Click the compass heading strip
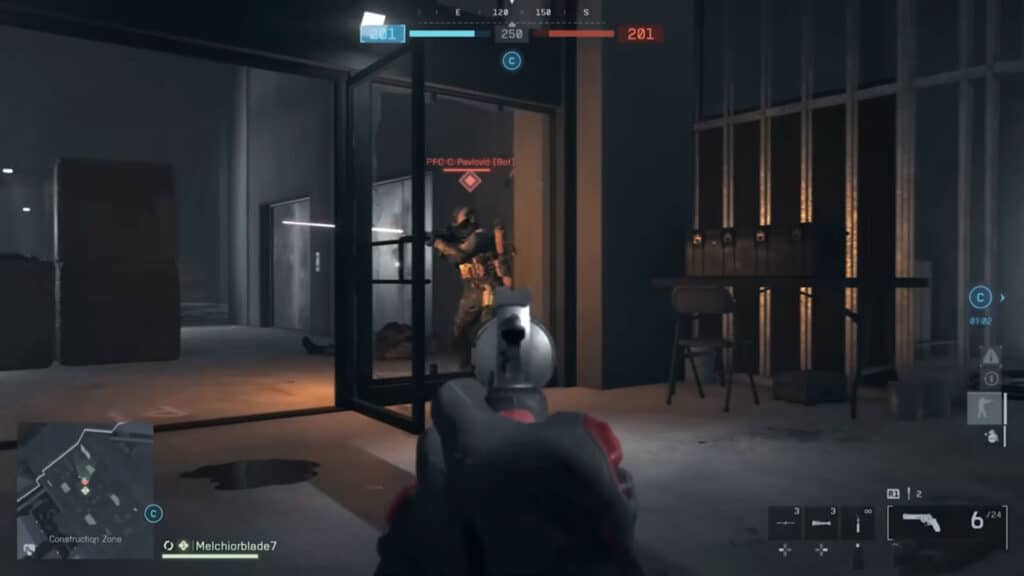The image size is (1024, 576). [x=512, y=13]
